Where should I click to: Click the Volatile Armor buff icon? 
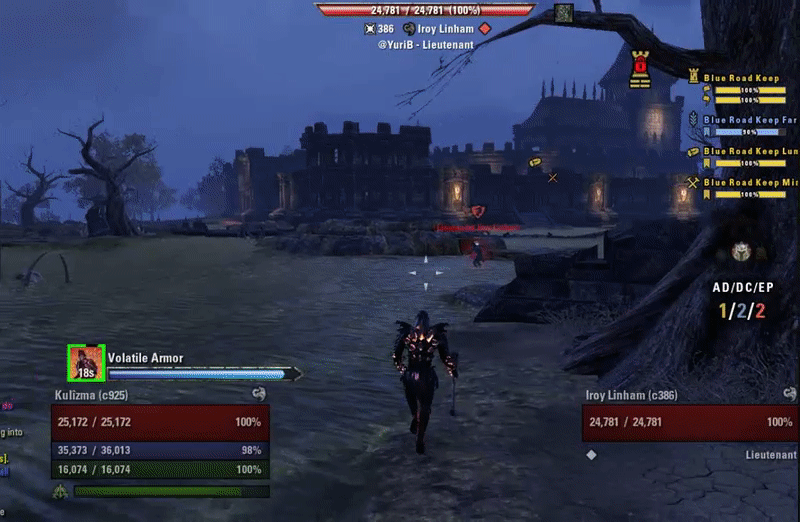pyautogui.click(x=86, y=363)
